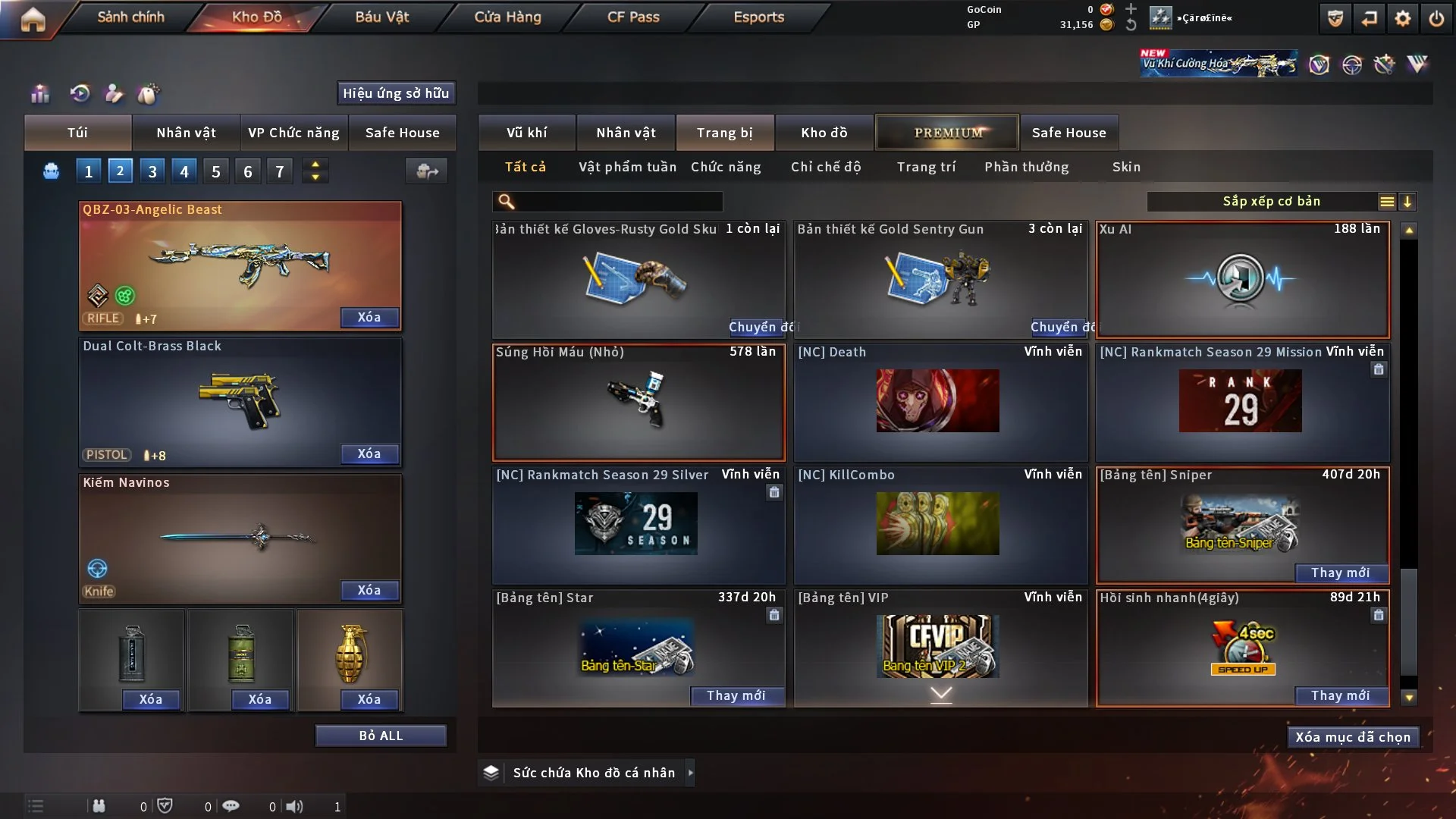Click the item search field
1456x819 pixels.
coord(618,202)
